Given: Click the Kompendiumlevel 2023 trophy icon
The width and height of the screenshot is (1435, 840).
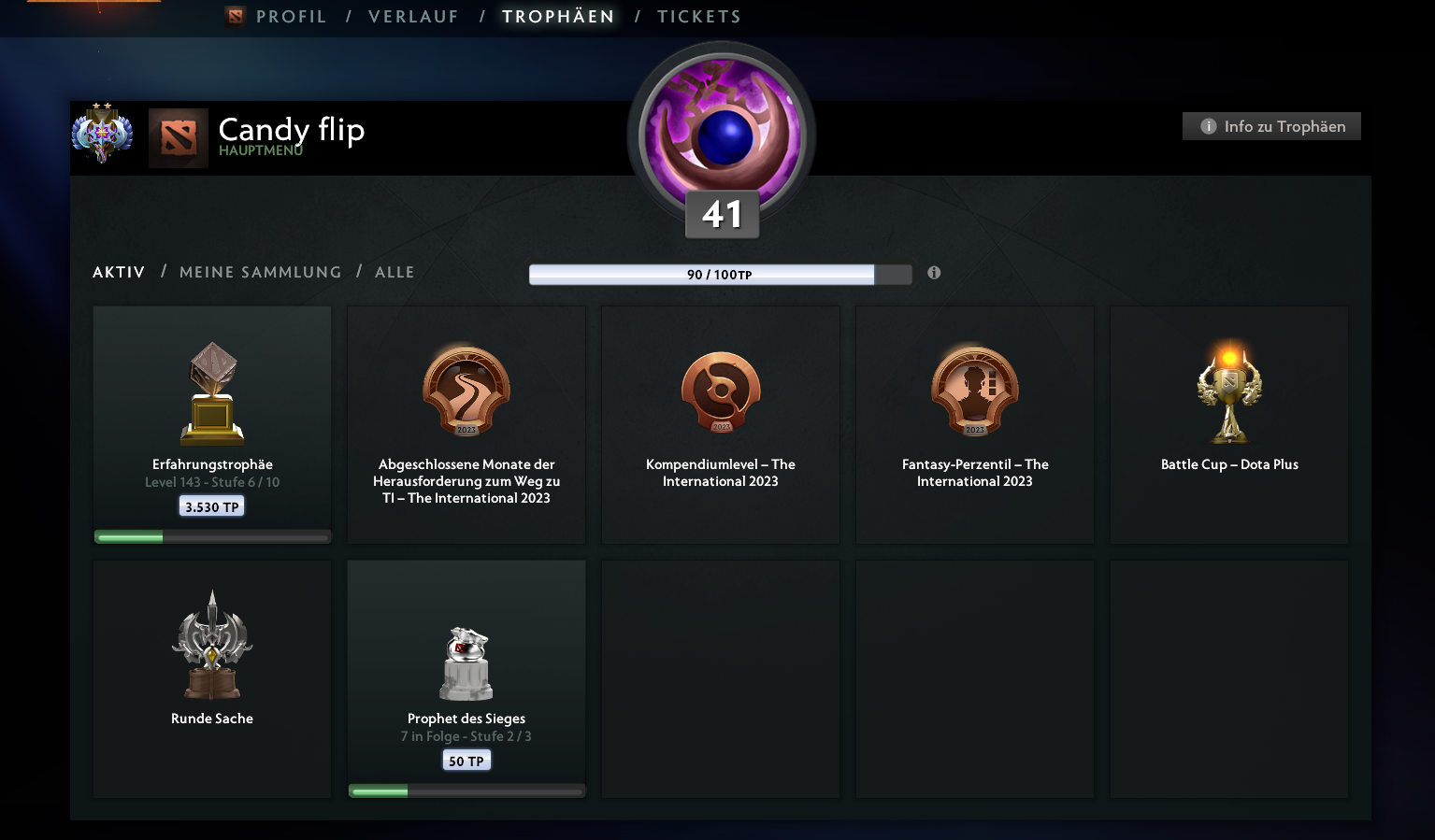Looking at the screenshot, I should click(x=720, y=392).
